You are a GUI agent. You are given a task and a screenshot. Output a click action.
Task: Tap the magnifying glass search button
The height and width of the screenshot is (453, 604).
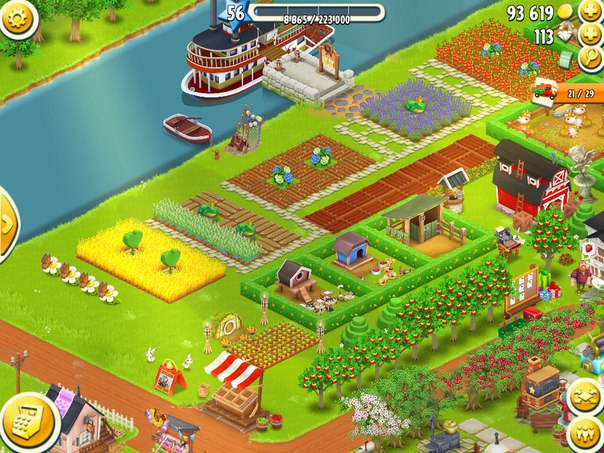tap(592, 58)
